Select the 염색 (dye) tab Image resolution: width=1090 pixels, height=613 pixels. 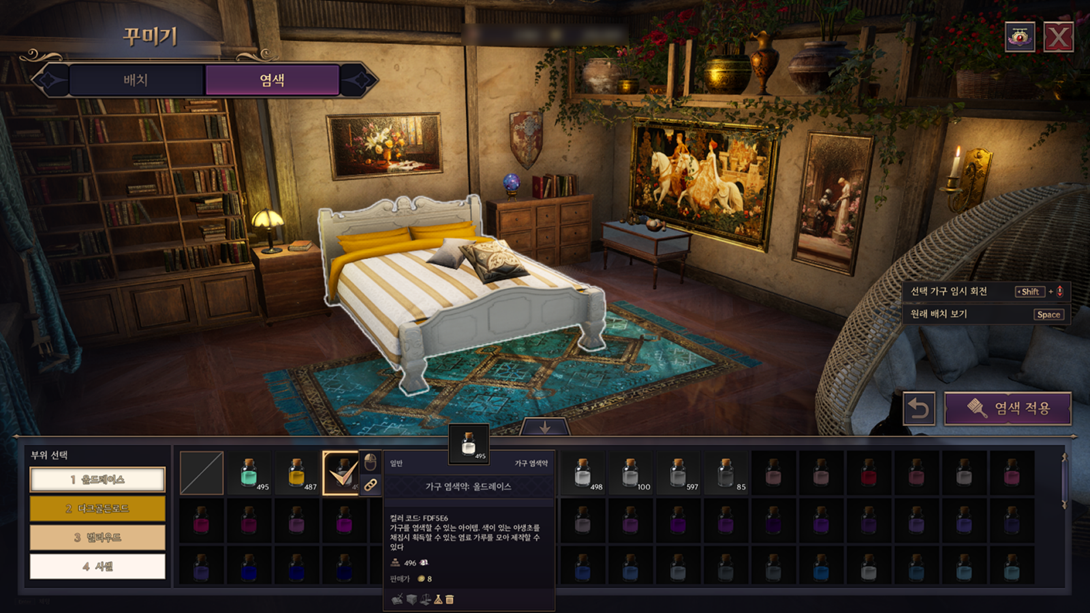[272, 80]
